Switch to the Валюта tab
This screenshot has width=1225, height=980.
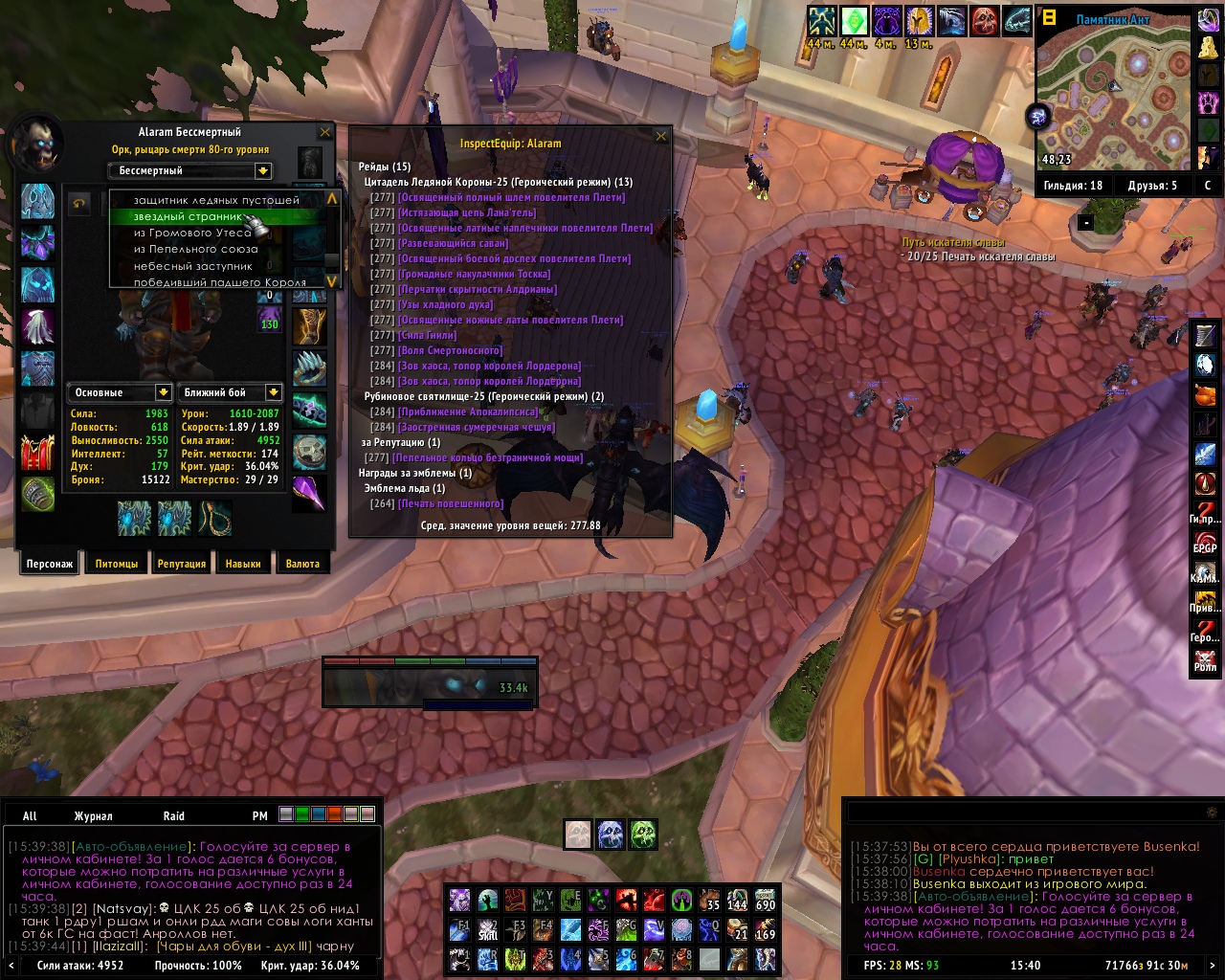point(302,564)
